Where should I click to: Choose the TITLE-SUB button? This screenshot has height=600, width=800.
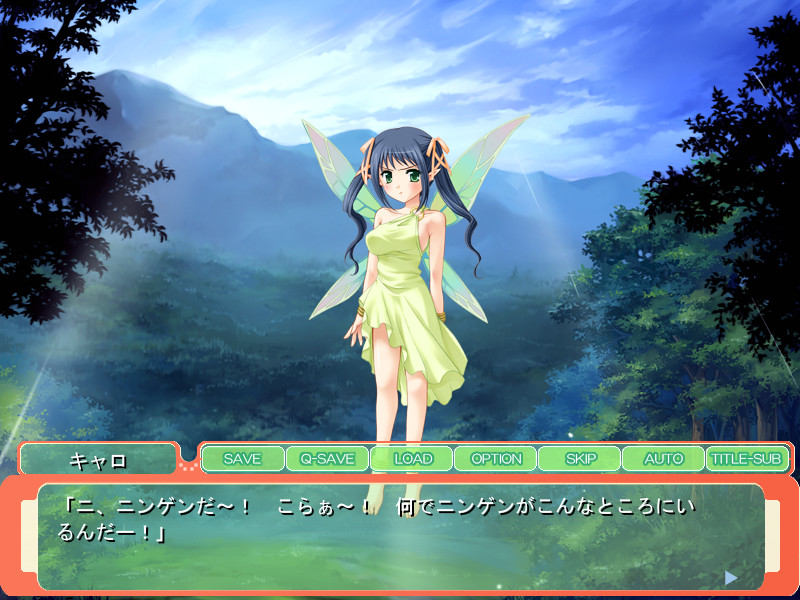746,459
